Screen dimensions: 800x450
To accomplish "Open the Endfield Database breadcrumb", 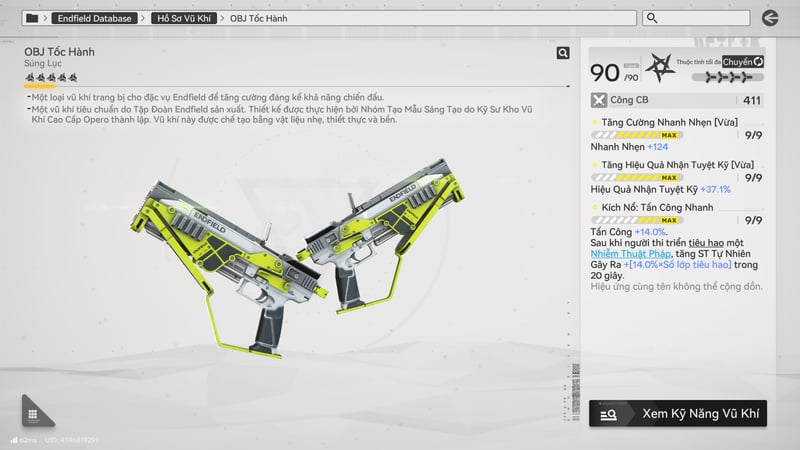I will click(94, 18).
